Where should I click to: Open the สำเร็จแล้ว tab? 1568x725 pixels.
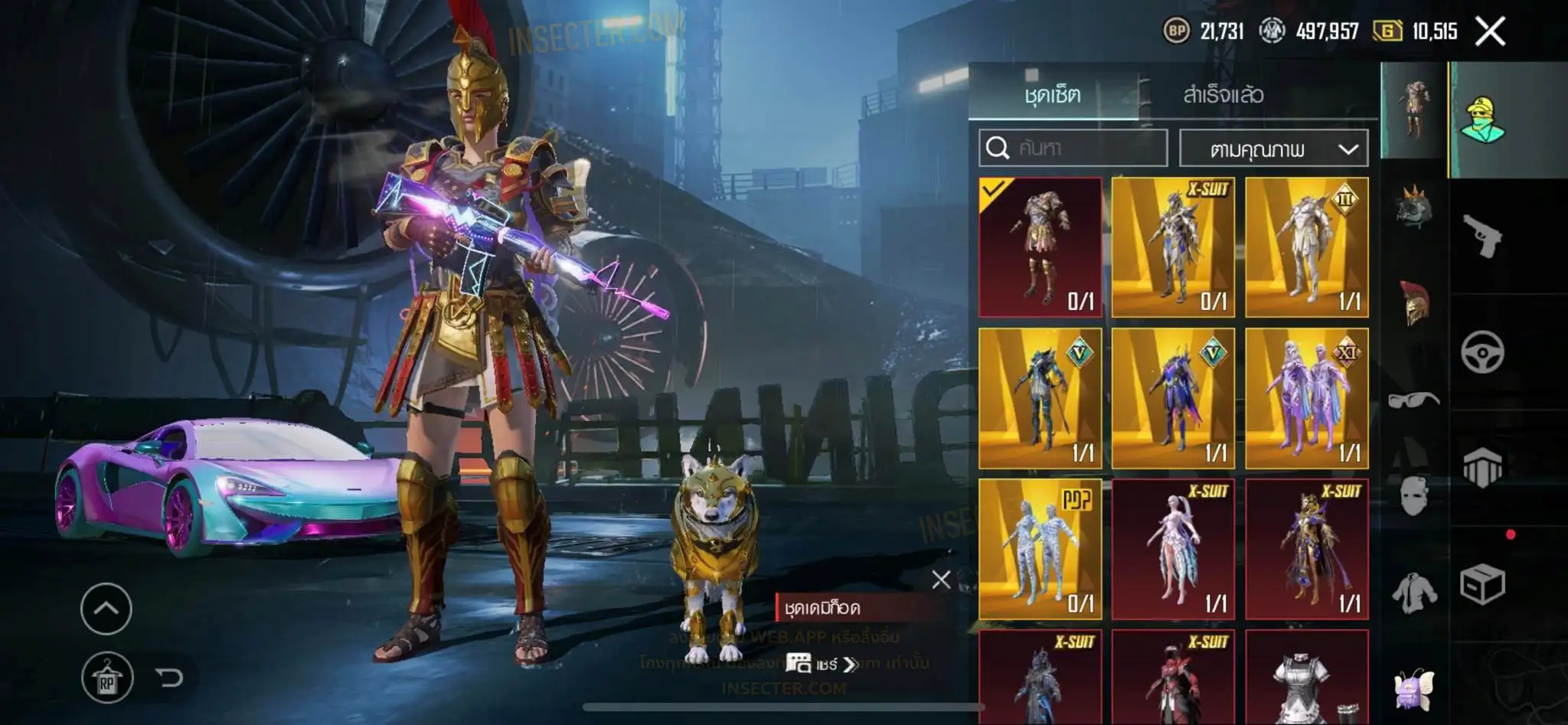coord(1223,95)
